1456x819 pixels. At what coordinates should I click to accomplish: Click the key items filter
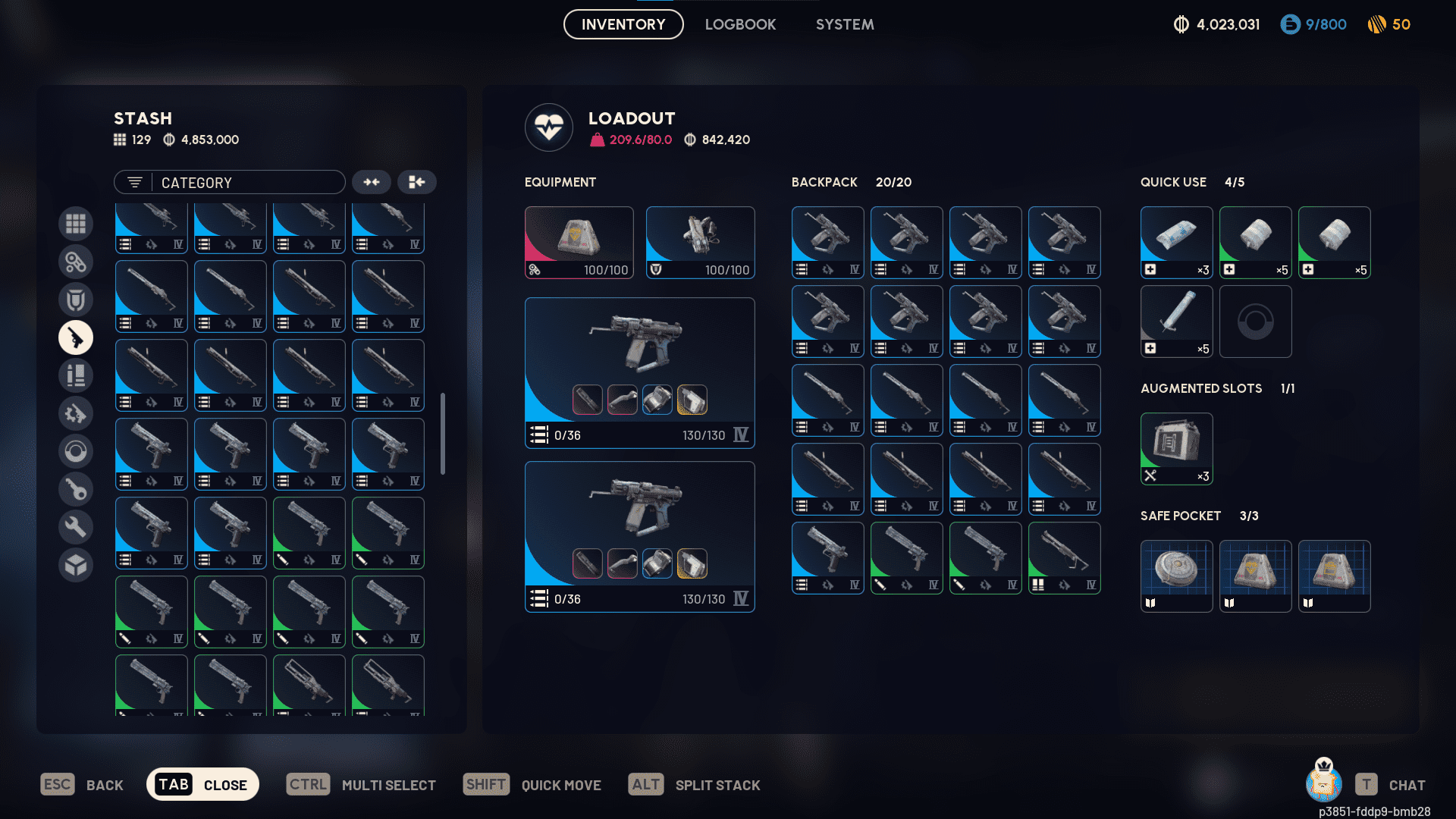[76, 489]
